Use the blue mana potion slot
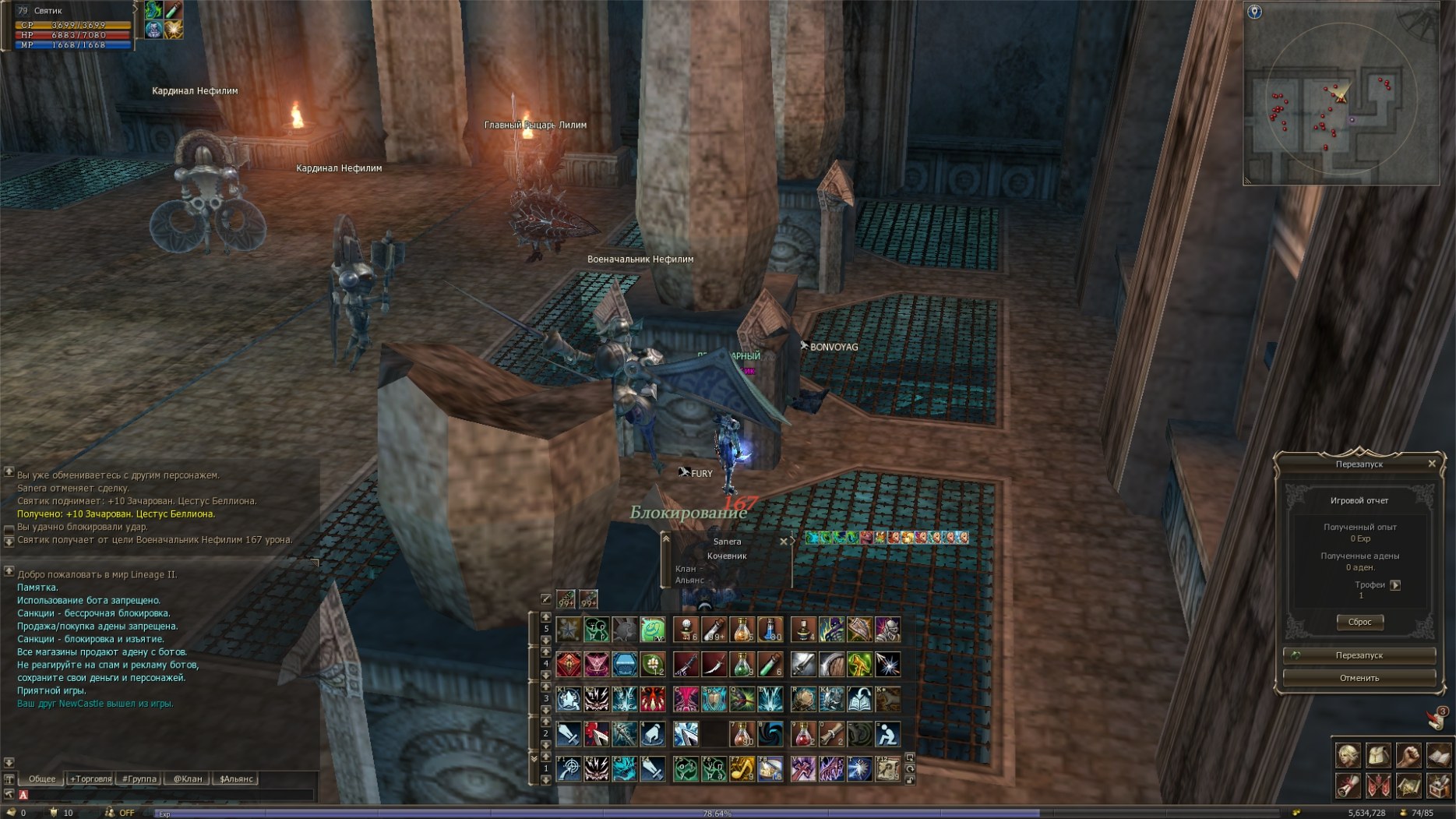This screenshot has height=819, width=1456. pos(770,629)
